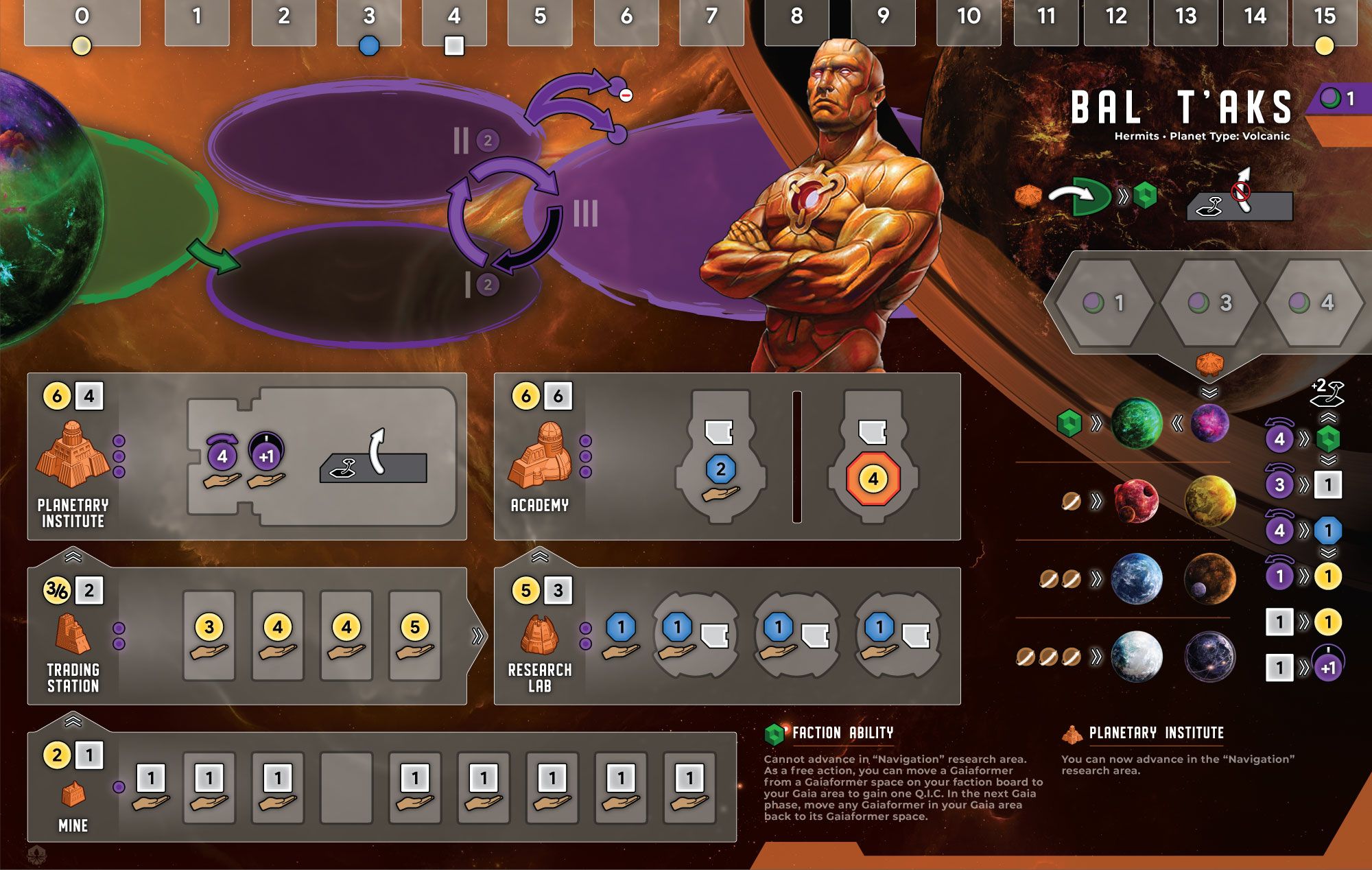Screen dimensions: 1372x870
Task: Select the blue knowledge marker on the track
Action: (369, 46)
